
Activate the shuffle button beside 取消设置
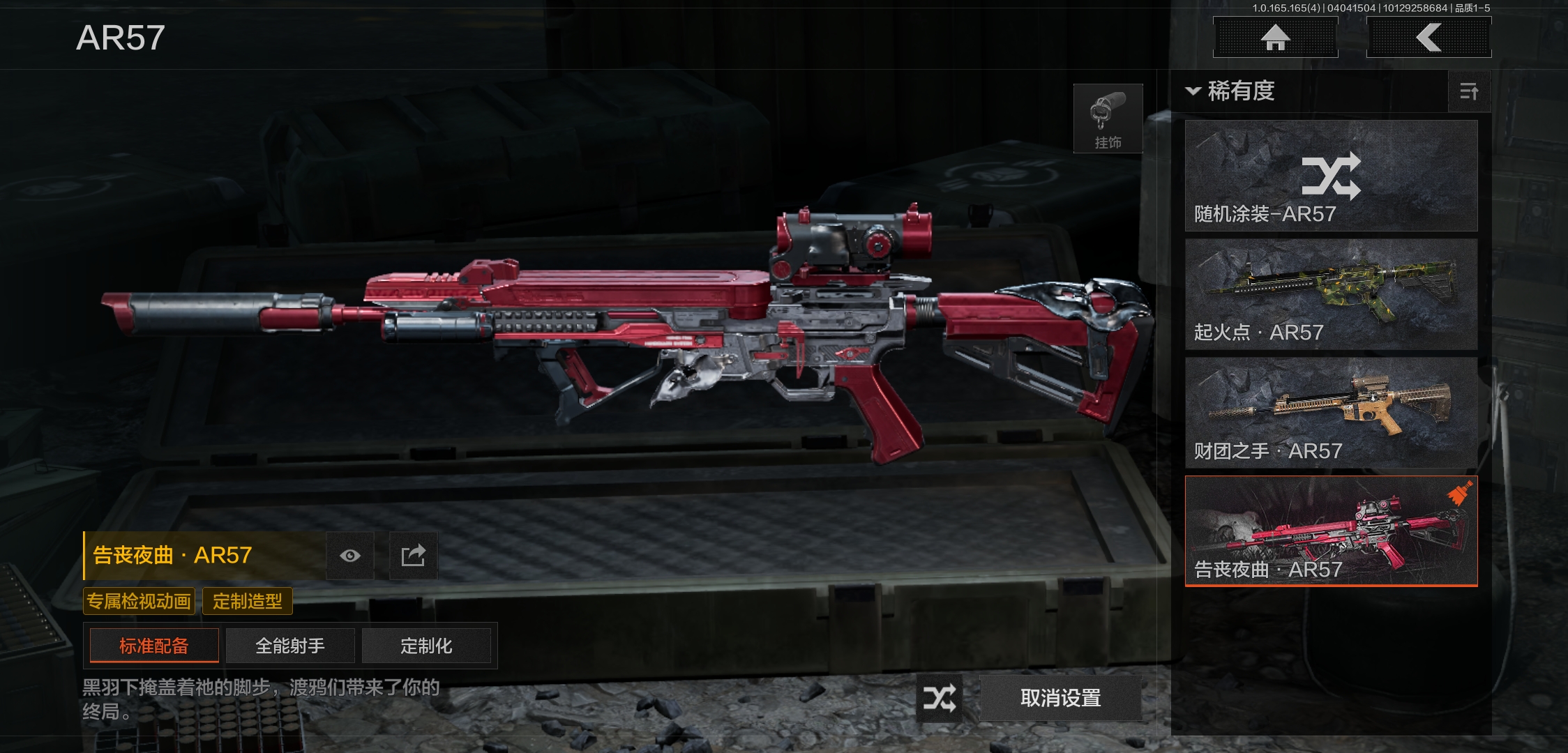click(x=939, y=698)
